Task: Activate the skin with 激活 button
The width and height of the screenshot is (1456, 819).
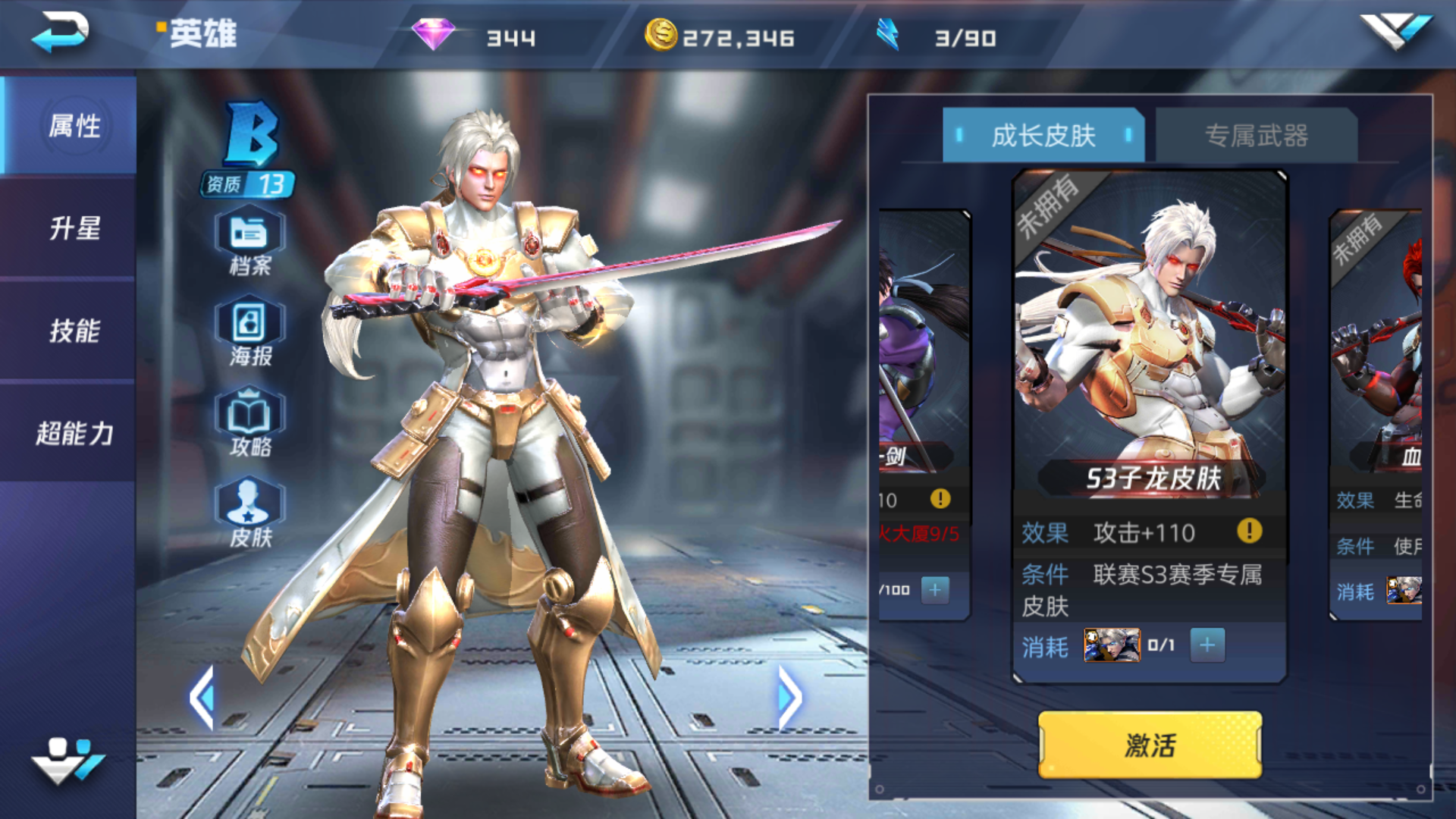Action: click(1150, 745)
